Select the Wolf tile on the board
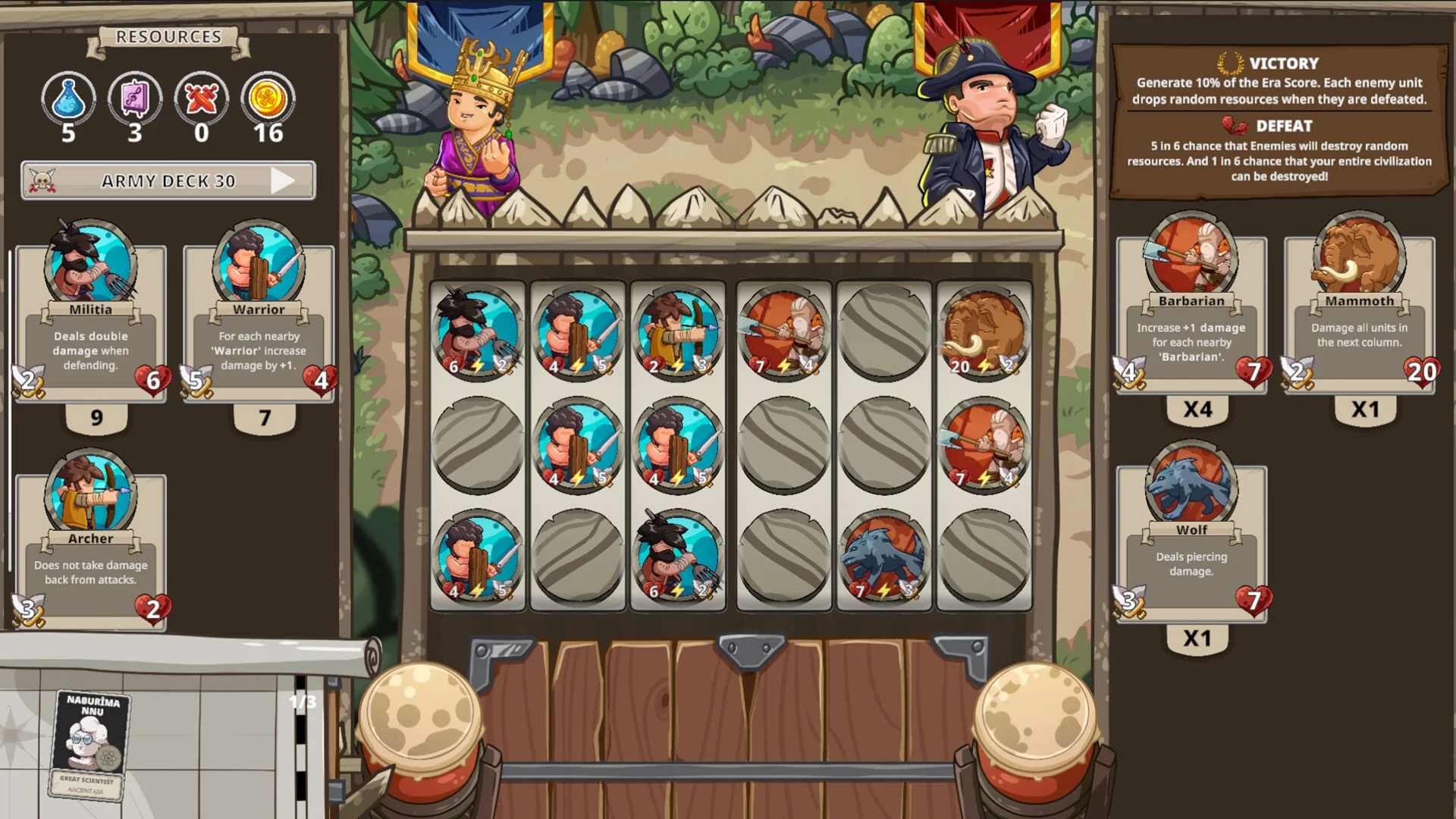 click(883, 556)
